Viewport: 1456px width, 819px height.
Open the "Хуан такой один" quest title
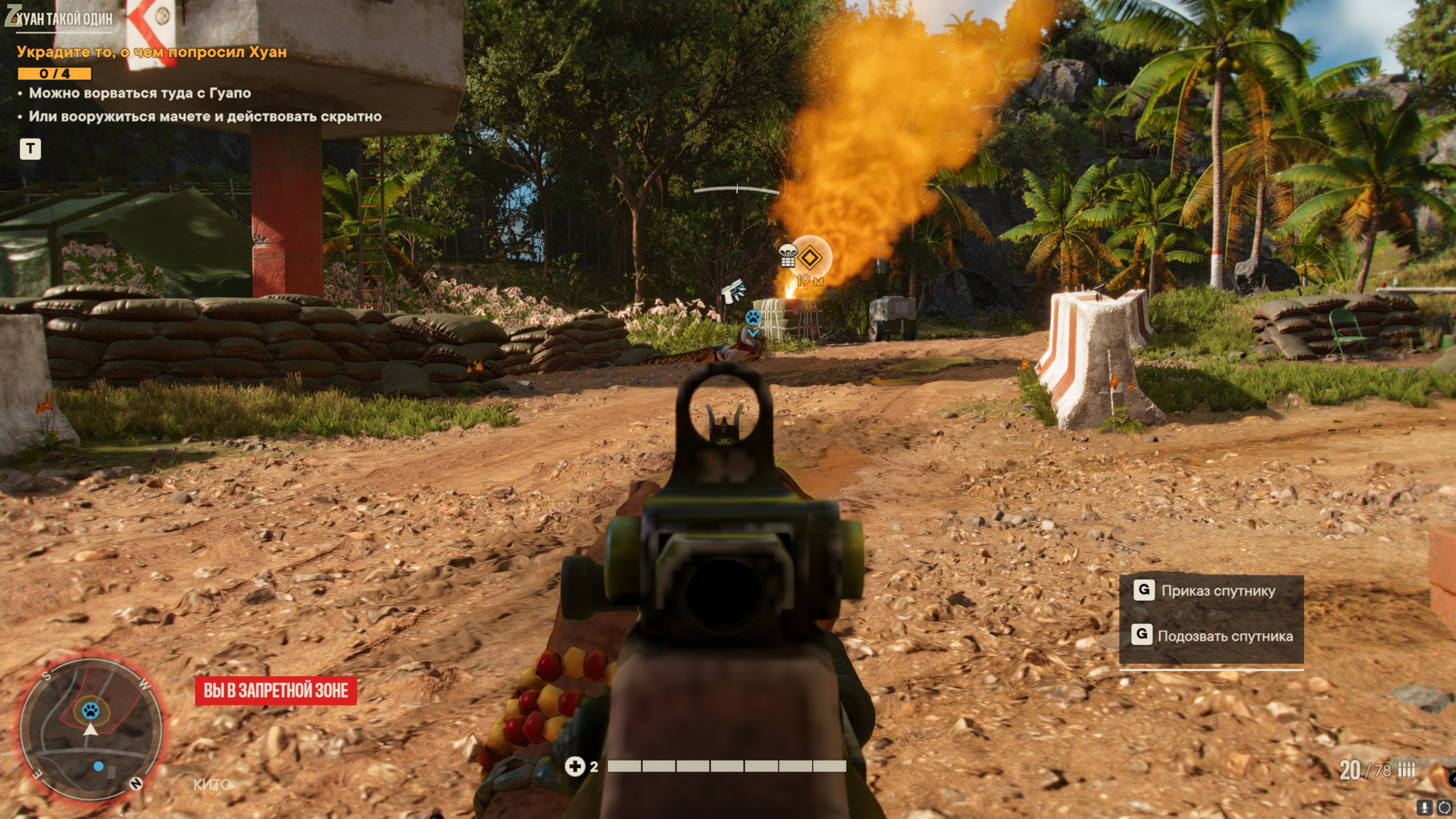tap(63, 19)
